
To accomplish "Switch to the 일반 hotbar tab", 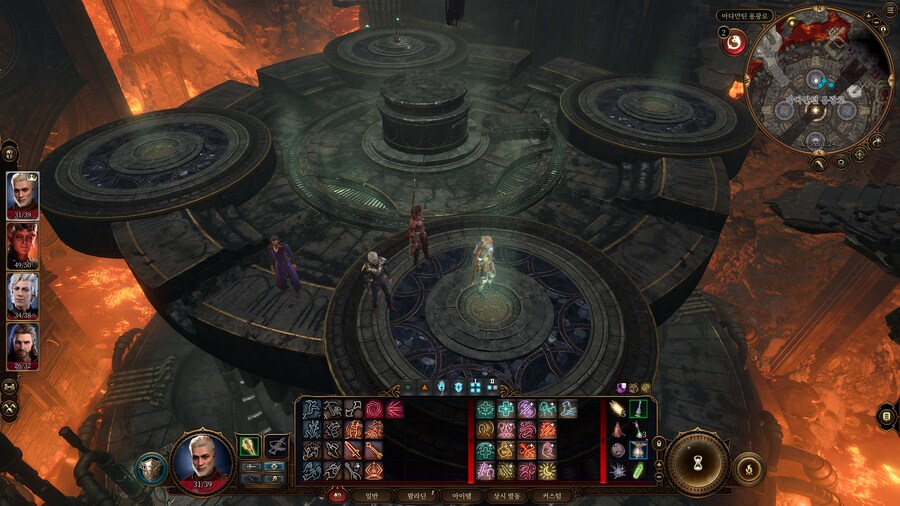I will click(x=371, y=495).
